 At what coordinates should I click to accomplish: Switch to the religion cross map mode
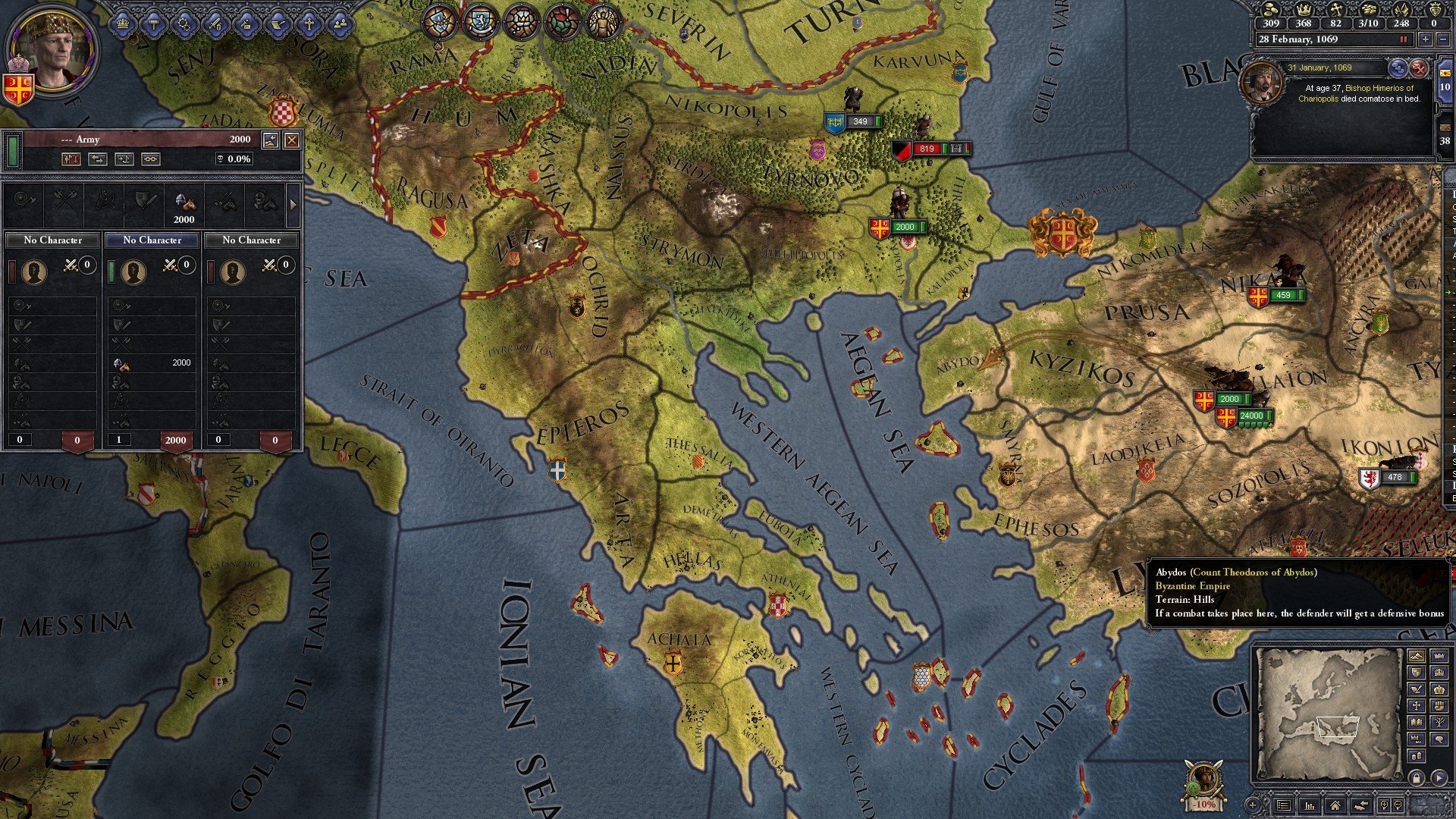[1416, 705]
